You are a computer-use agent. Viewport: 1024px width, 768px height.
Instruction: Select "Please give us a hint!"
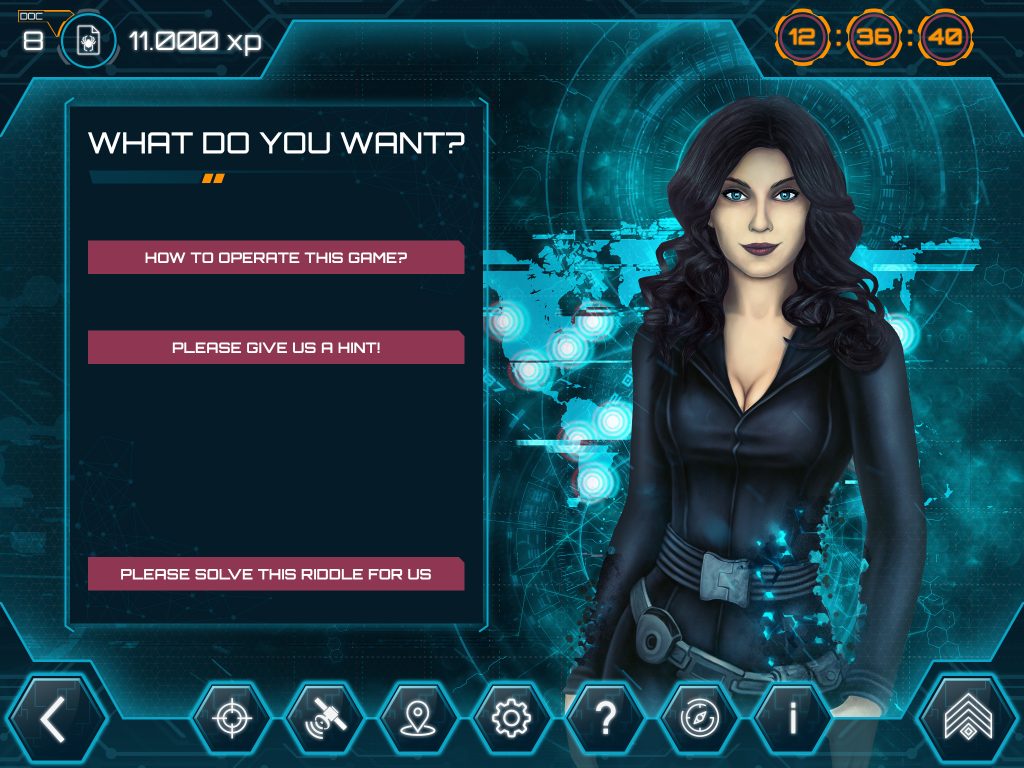click(x=276, y=348)
